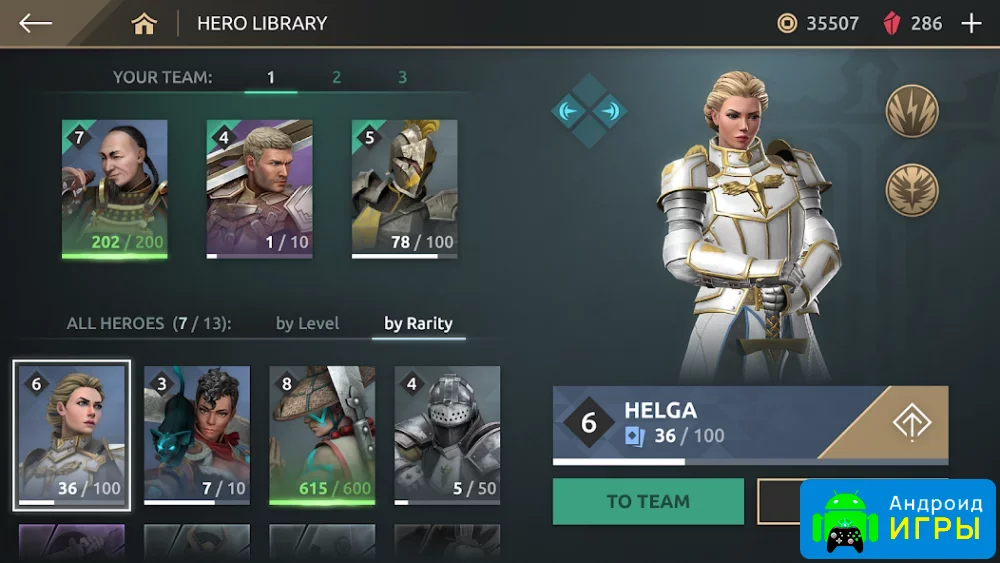Screen dimensions: 1000x563
Task: Switch to team tab 2
Action: 336,77
